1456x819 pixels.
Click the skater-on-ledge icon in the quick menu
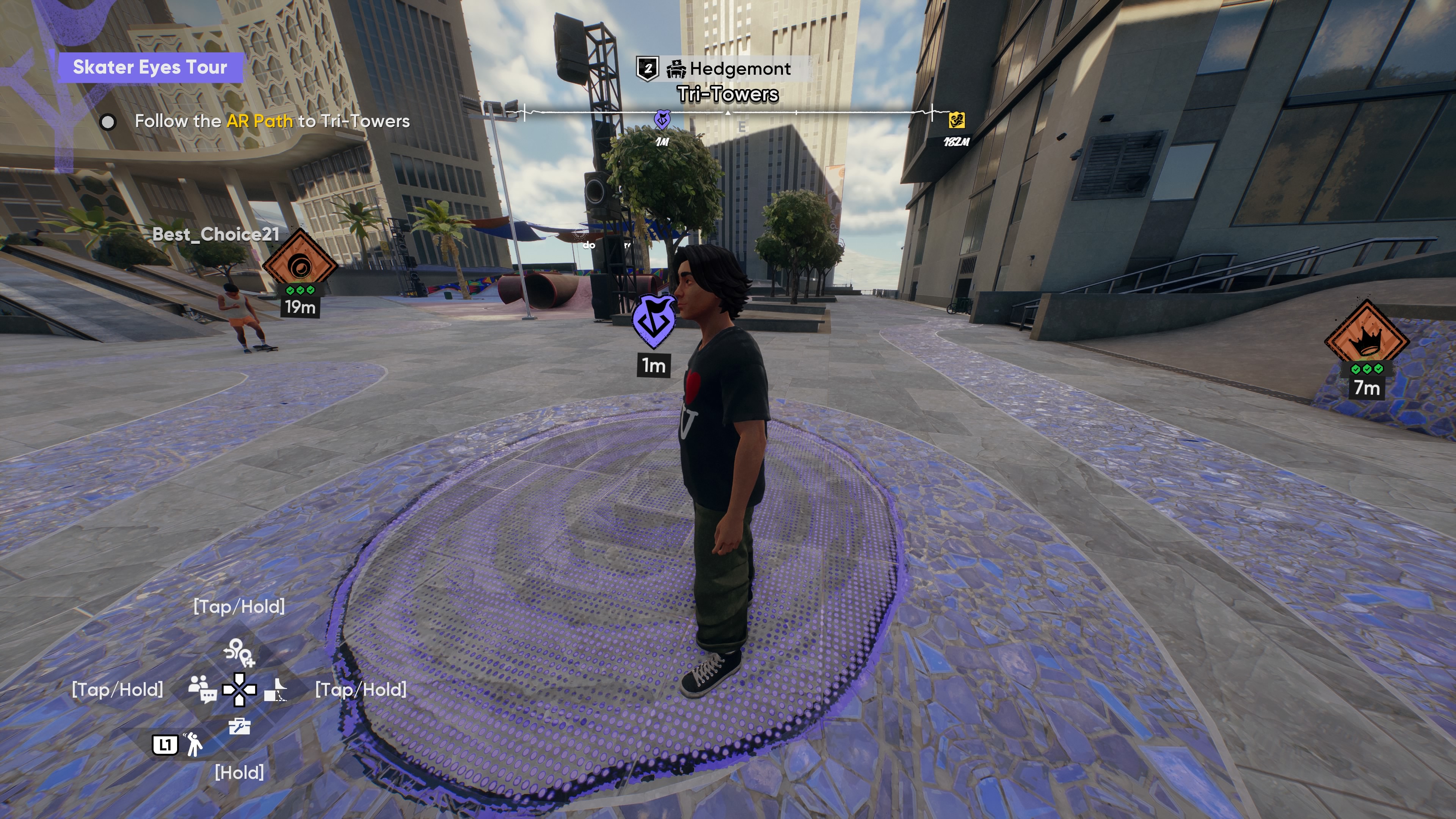click(276, 689)
